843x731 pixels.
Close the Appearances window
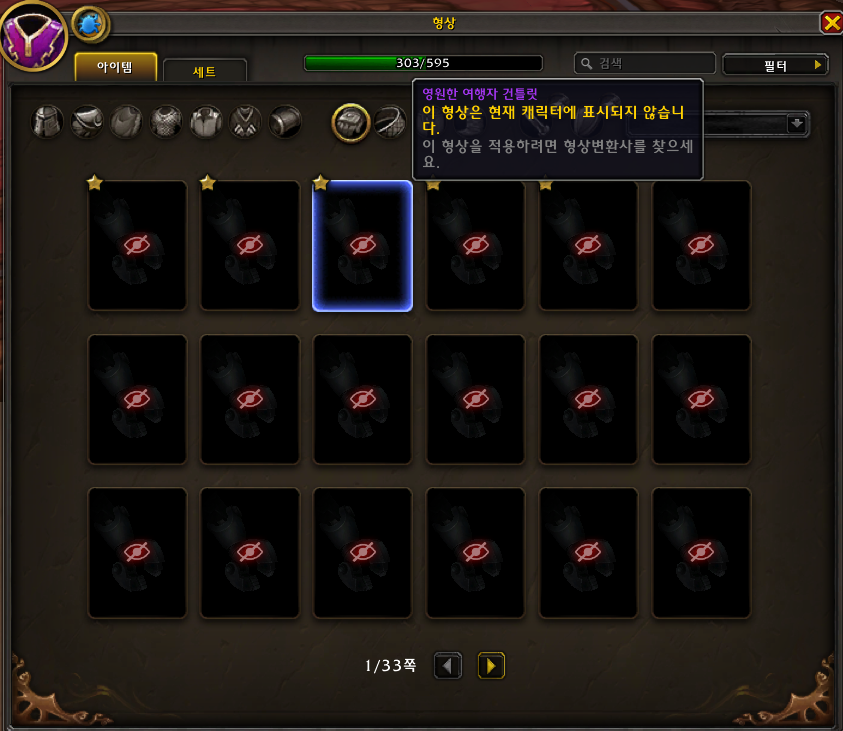point(830,22)
